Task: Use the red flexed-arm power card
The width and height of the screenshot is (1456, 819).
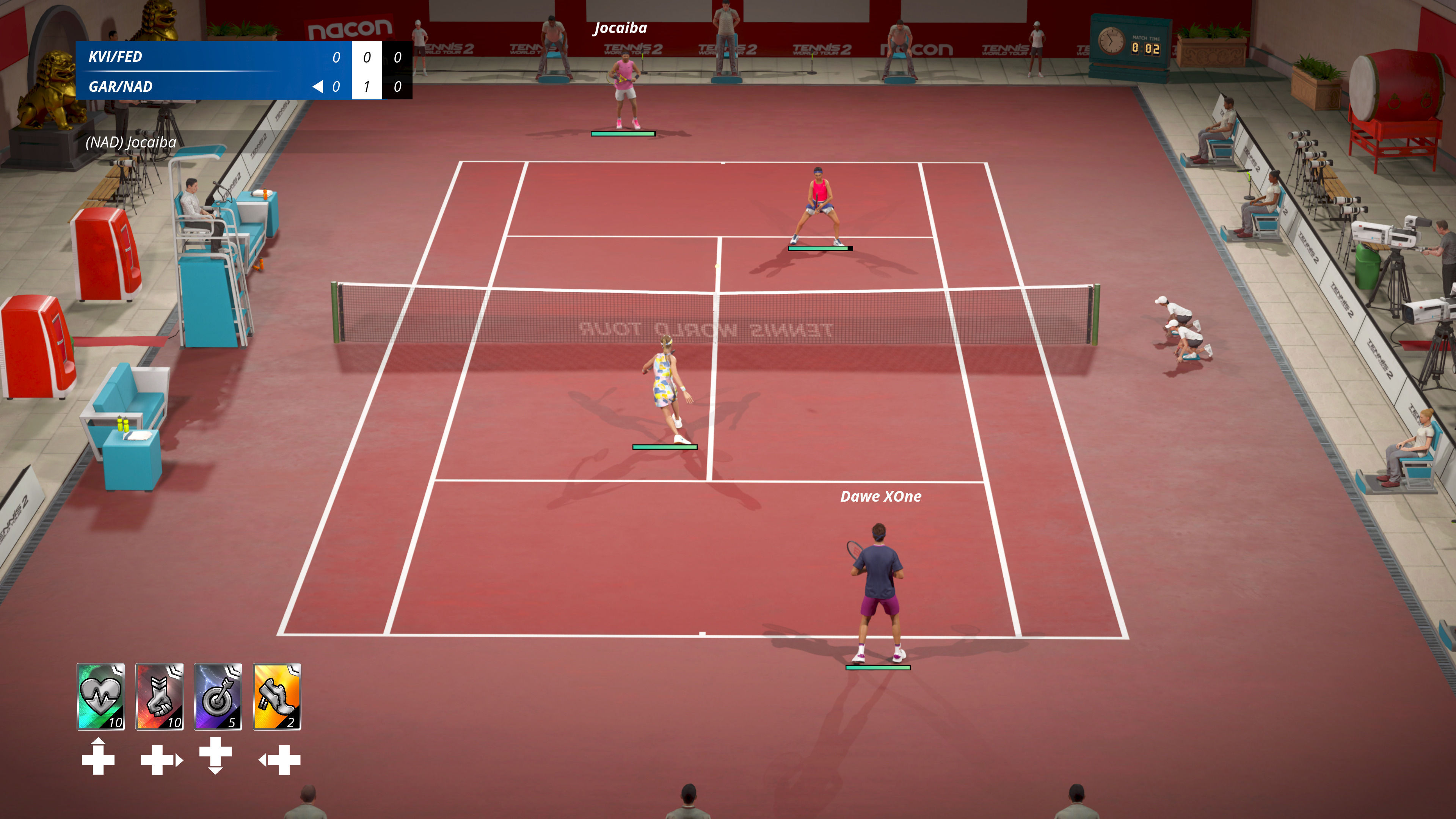Action: coord(159,697)
